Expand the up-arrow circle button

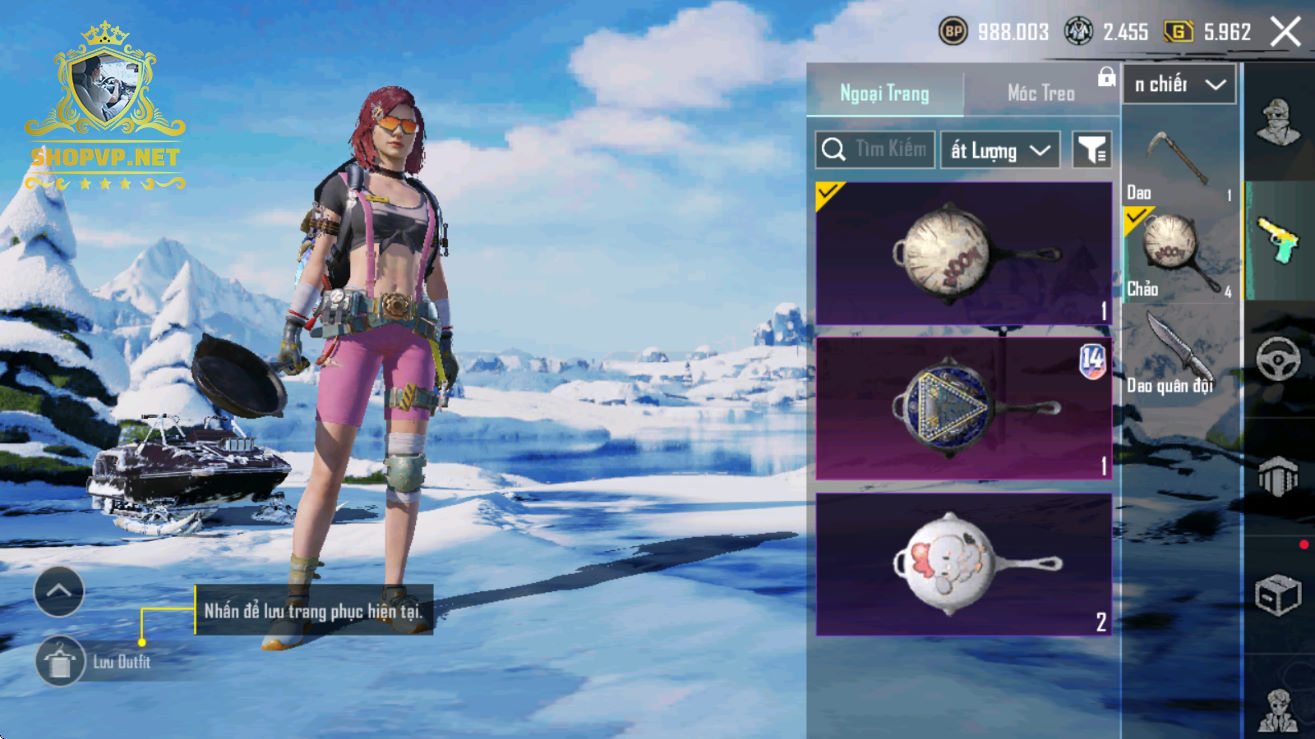(x=59, y=592)
